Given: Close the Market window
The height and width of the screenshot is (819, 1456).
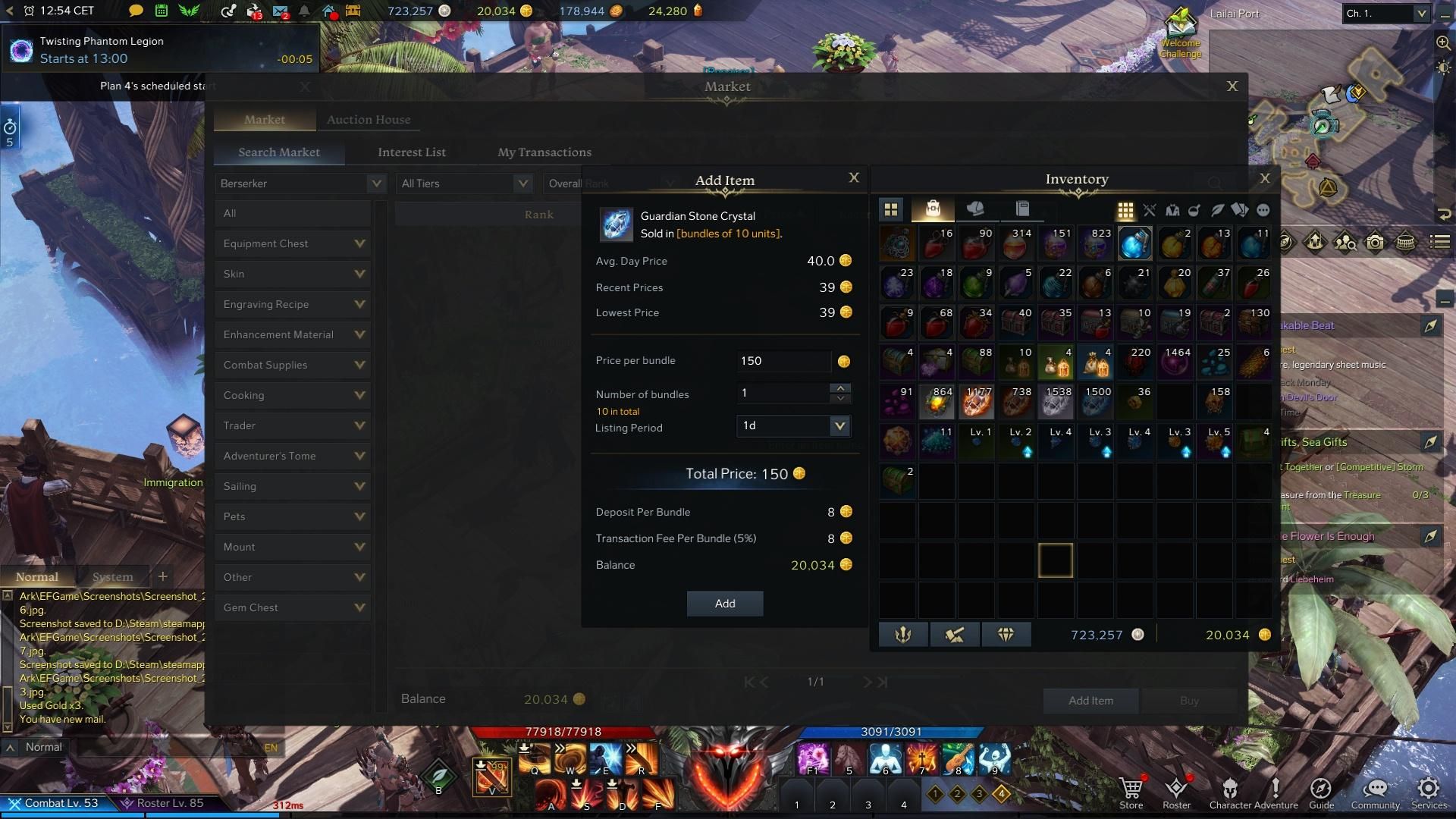Looking at the screenshot, I should point(1232,86).
